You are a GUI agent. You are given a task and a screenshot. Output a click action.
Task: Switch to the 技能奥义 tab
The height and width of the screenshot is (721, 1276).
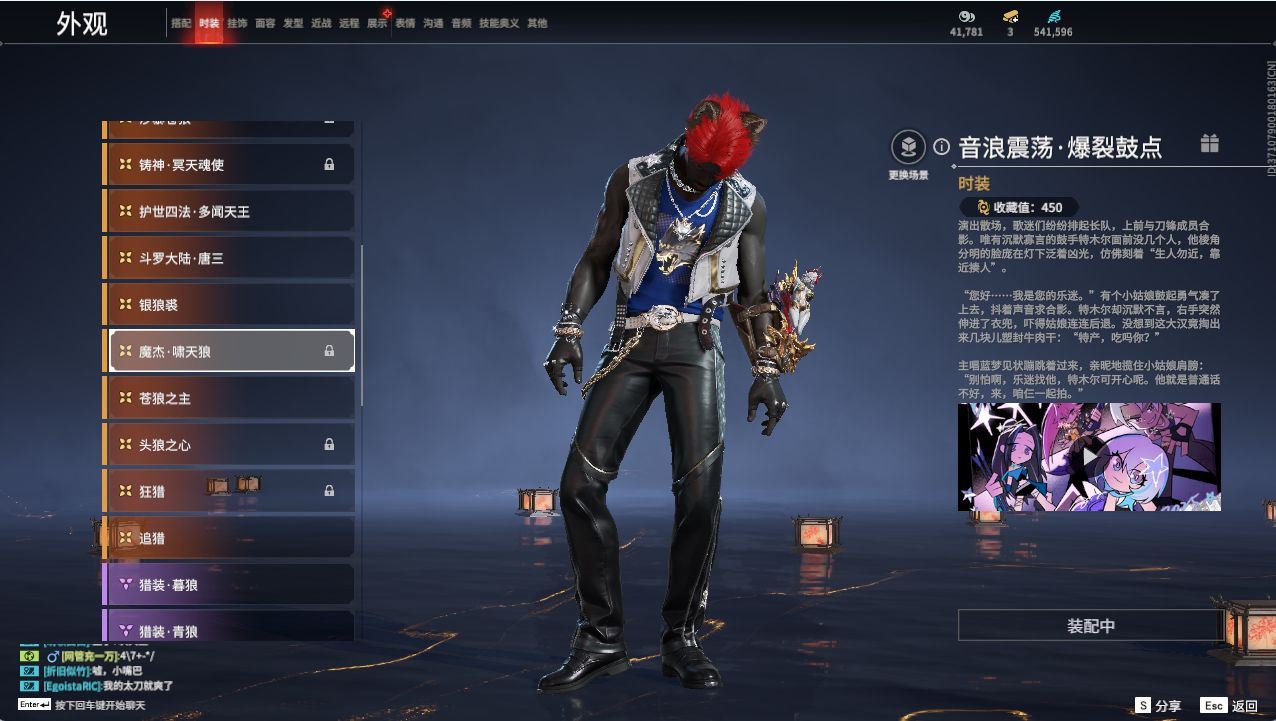[499, 23]
